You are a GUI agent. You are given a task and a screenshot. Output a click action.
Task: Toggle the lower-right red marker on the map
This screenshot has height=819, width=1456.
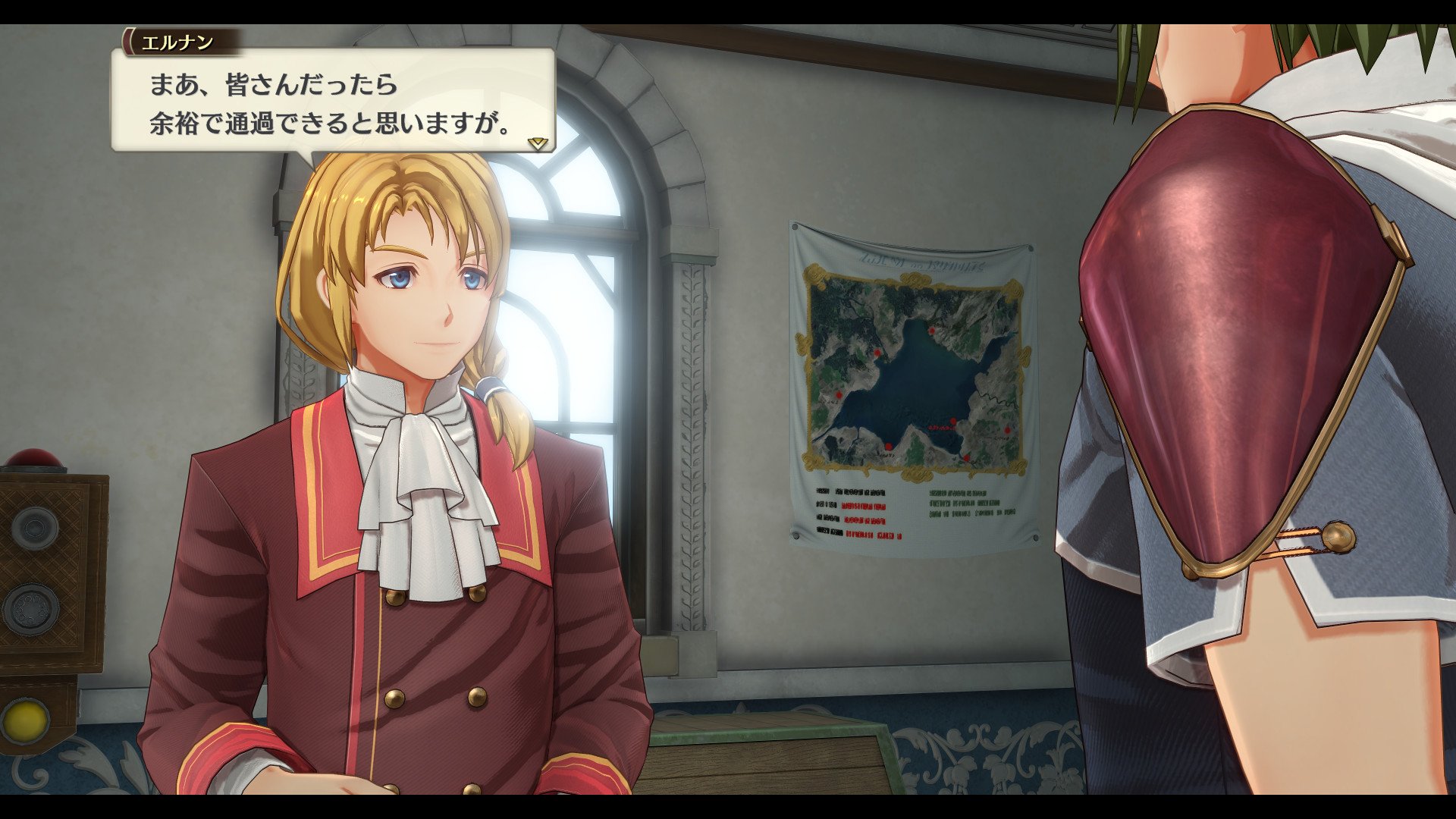(x=966, y=457)
